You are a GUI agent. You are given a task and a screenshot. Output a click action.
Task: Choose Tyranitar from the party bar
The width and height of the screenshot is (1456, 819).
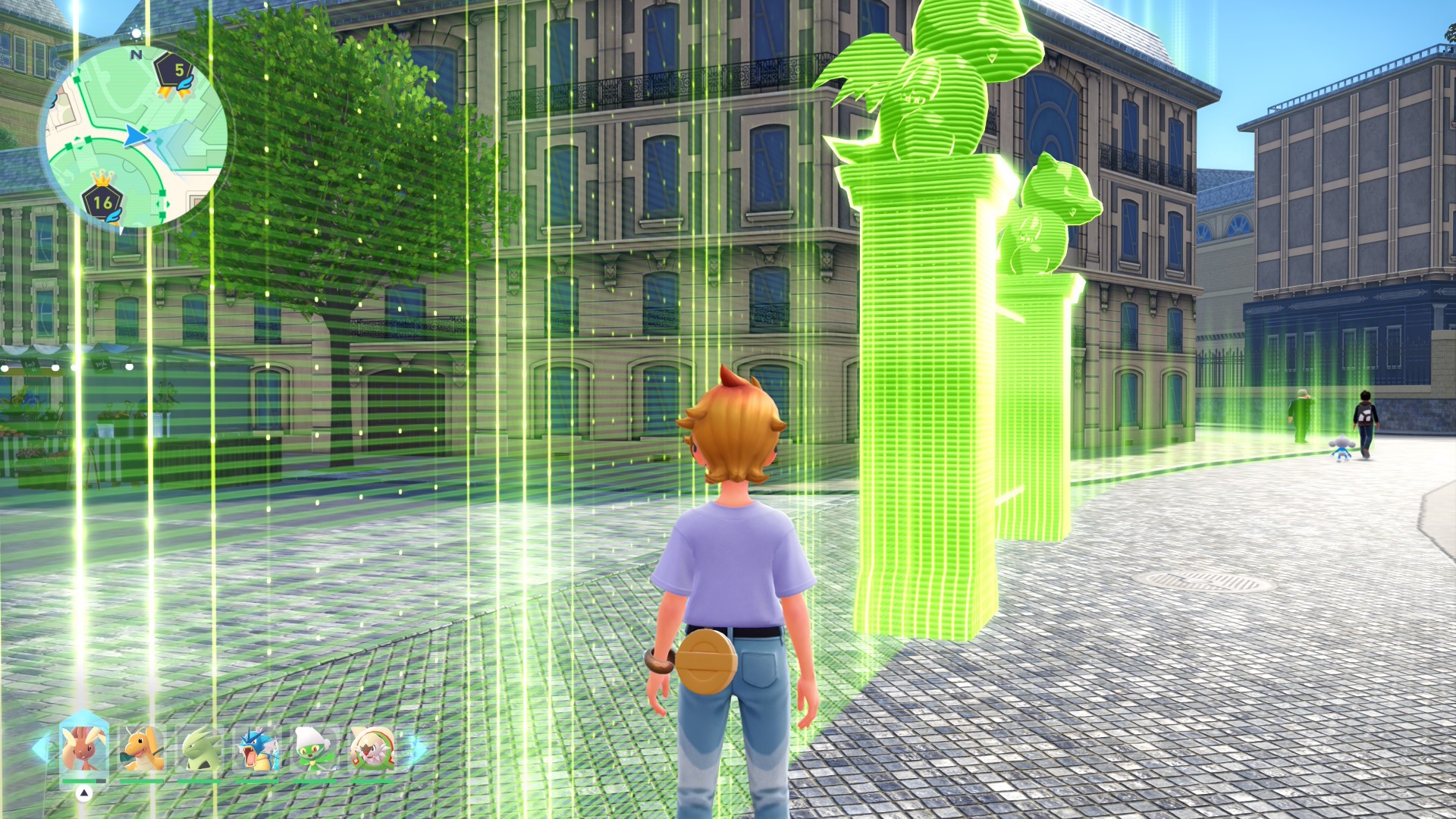tap(200, 748)
